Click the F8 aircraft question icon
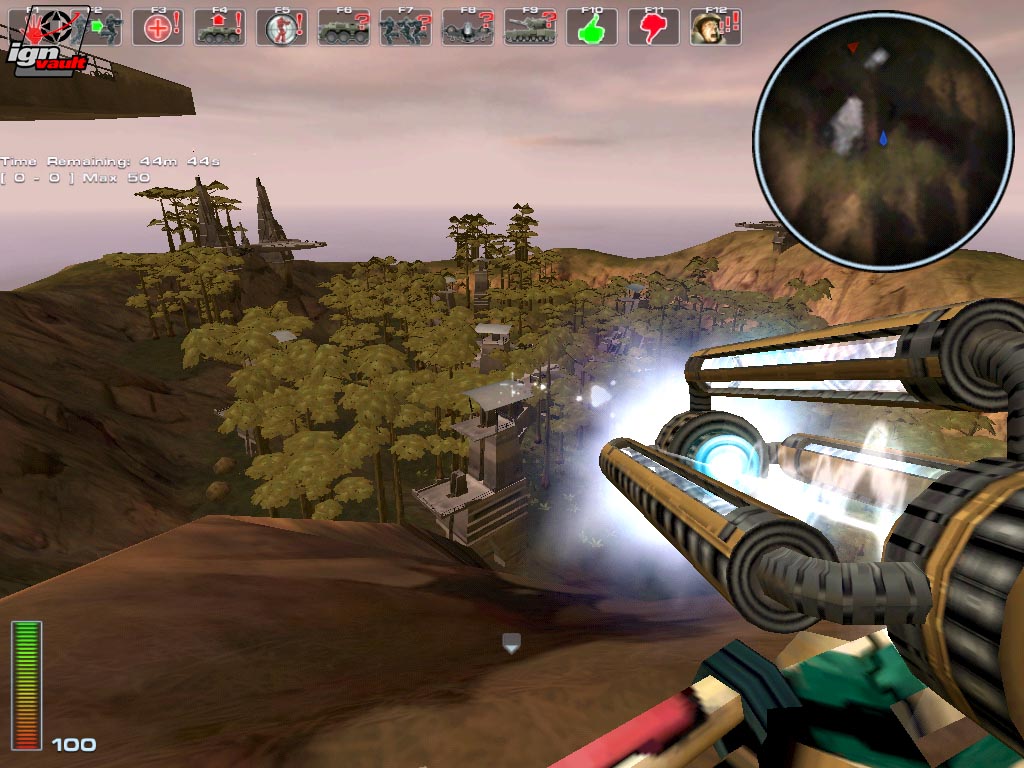Screen dimensions: 1024x768 point(468,27)
